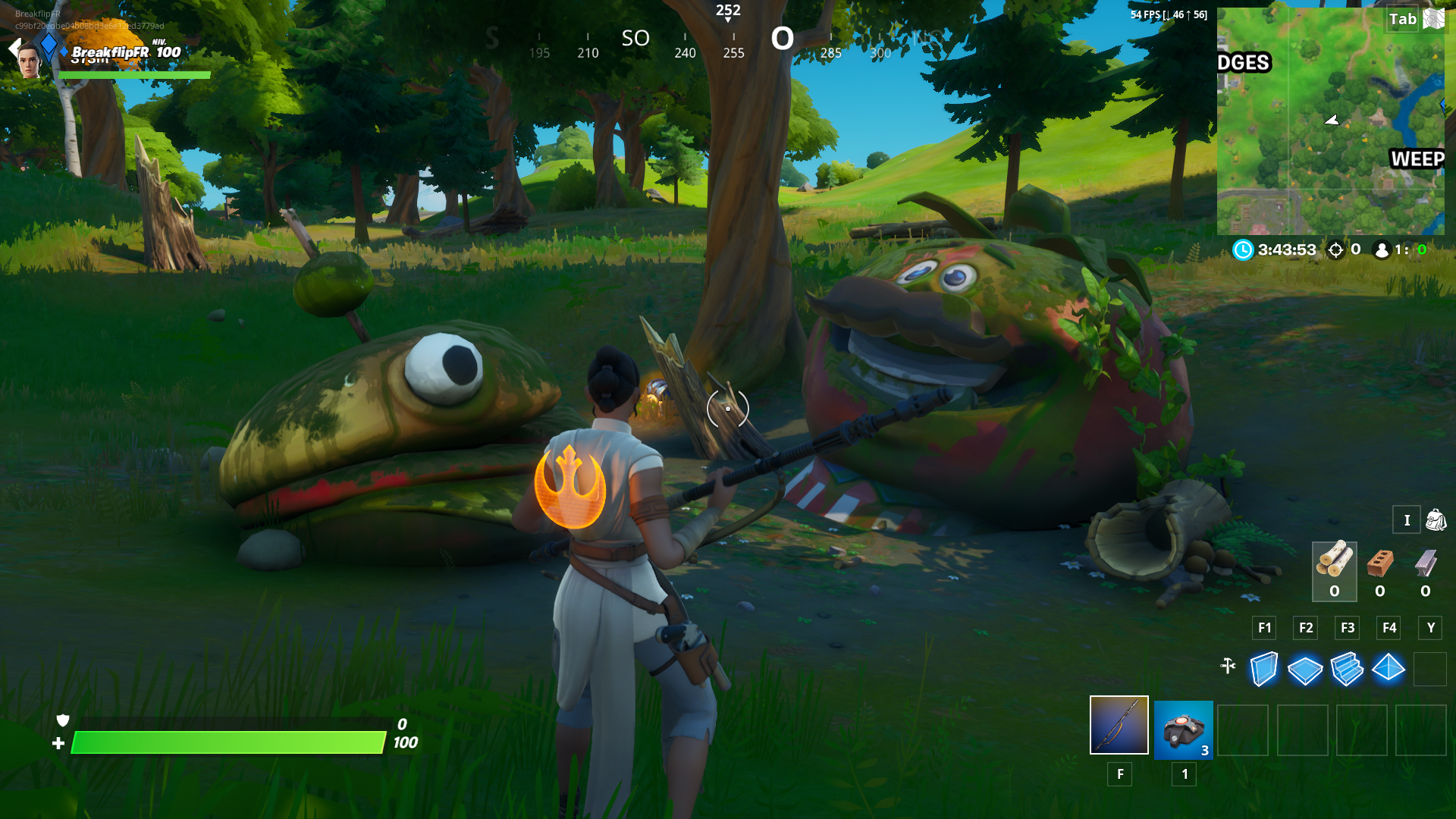Click the minimap in the top right
This screenshot has height=819, width=1456.
pos(1331,121)
